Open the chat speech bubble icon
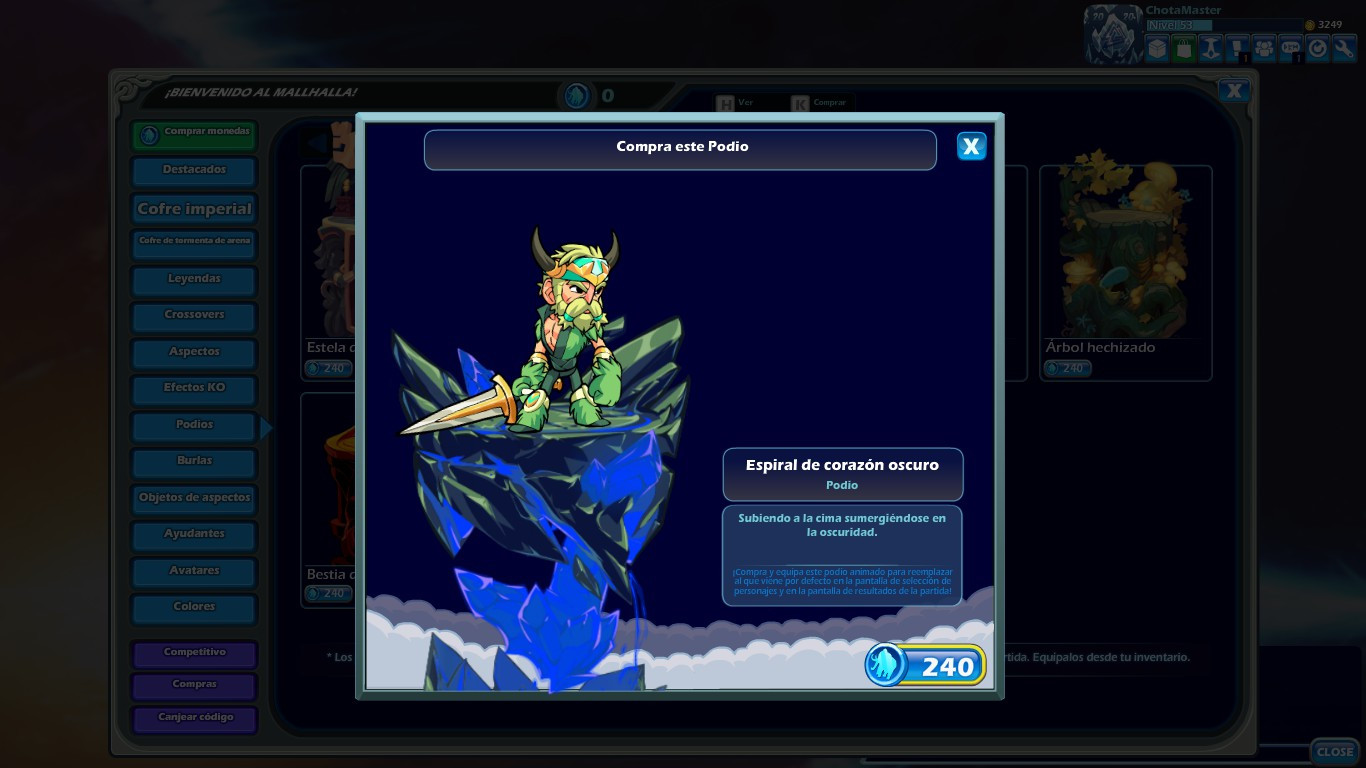 pos(1291,47)
